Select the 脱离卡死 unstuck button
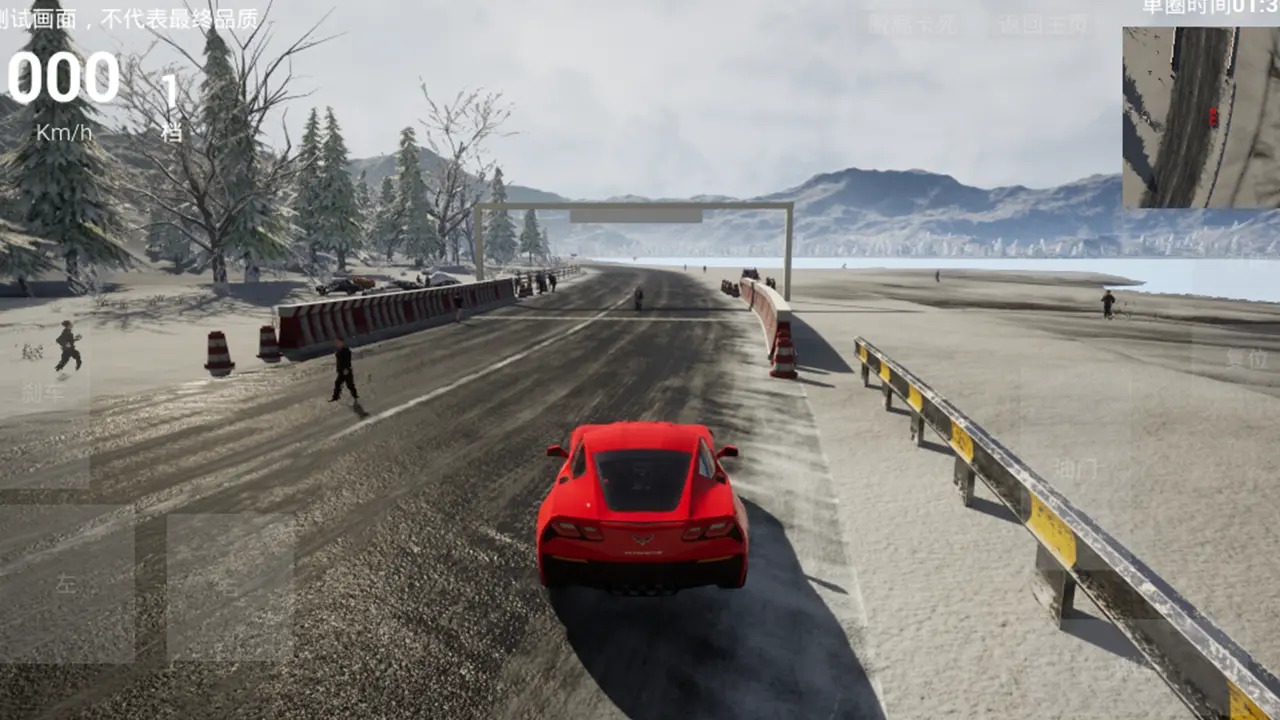Viewport: 1280px width, 720px height. click(x=913, y=25)
